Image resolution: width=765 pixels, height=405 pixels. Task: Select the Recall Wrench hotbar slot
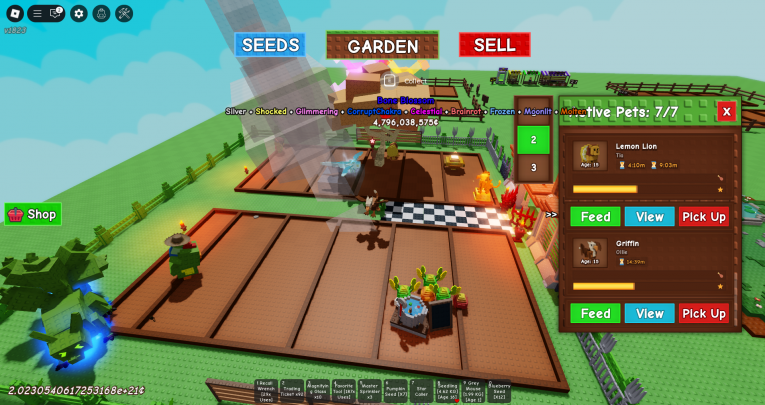click(x=265, y=391)
